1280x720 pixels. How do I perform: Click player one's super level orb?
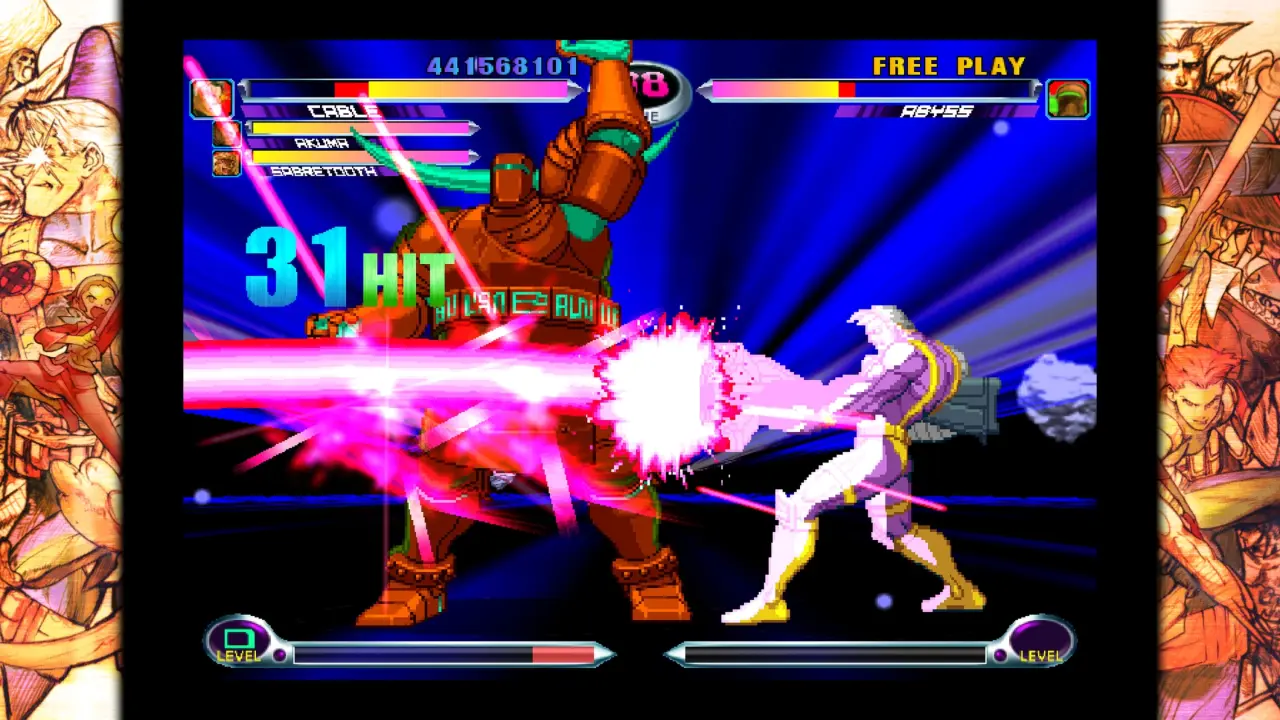(x=240, y=640)
